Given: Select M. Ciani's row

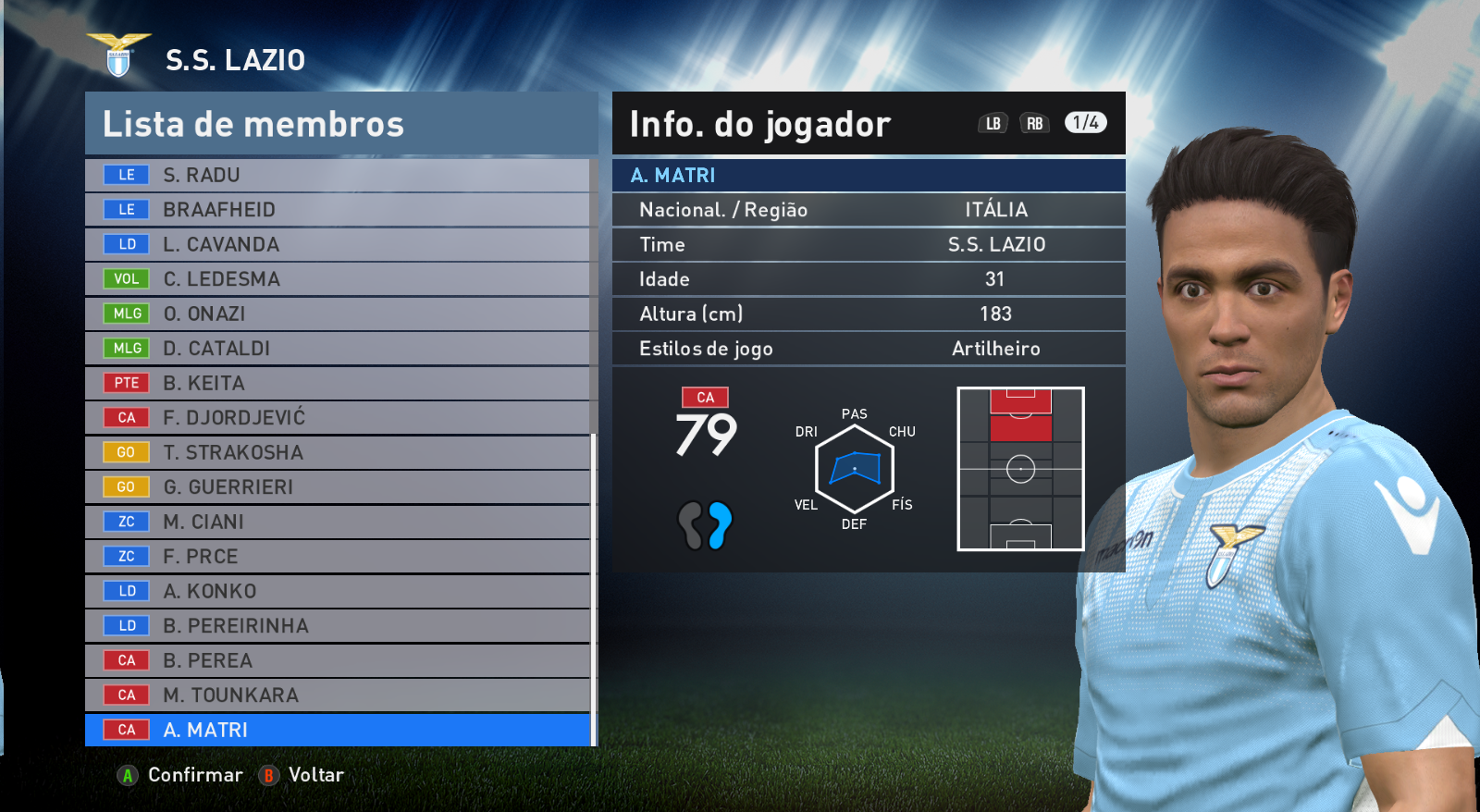Looking at the screenshot, I should pyautogui.click(x=338, y=522).
